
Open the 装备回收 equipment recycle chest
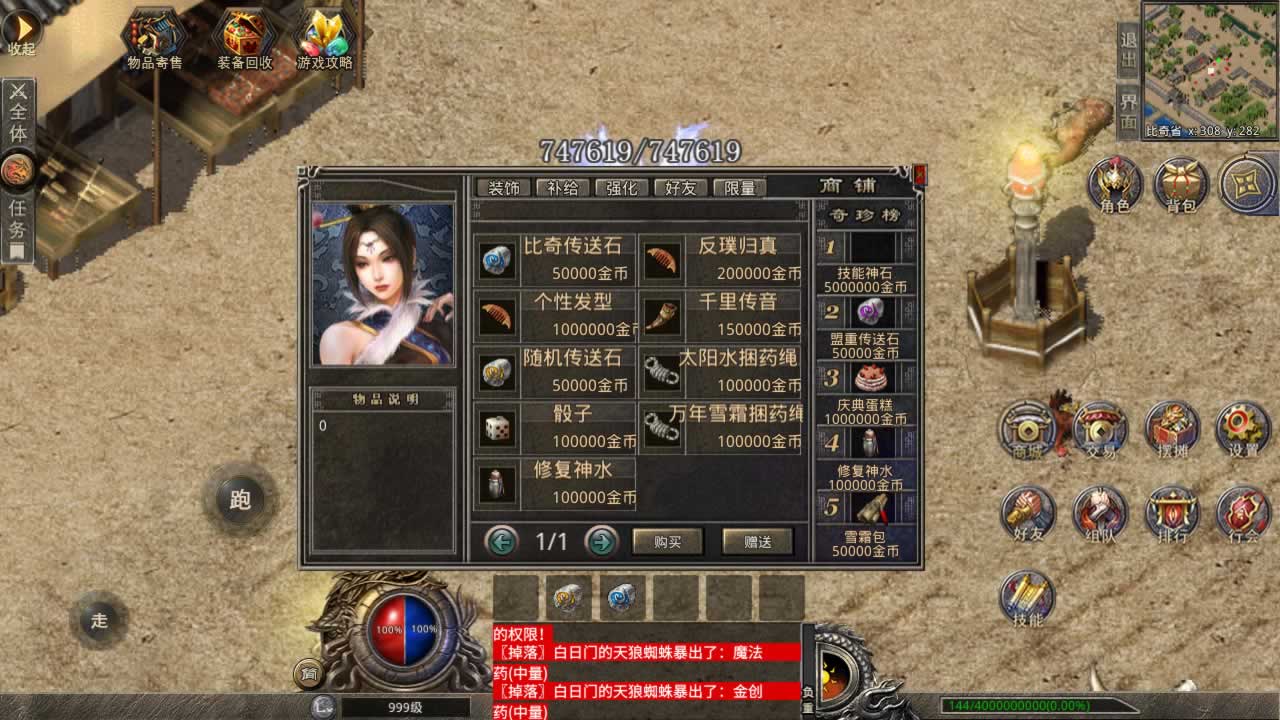[x=244, y=40]
